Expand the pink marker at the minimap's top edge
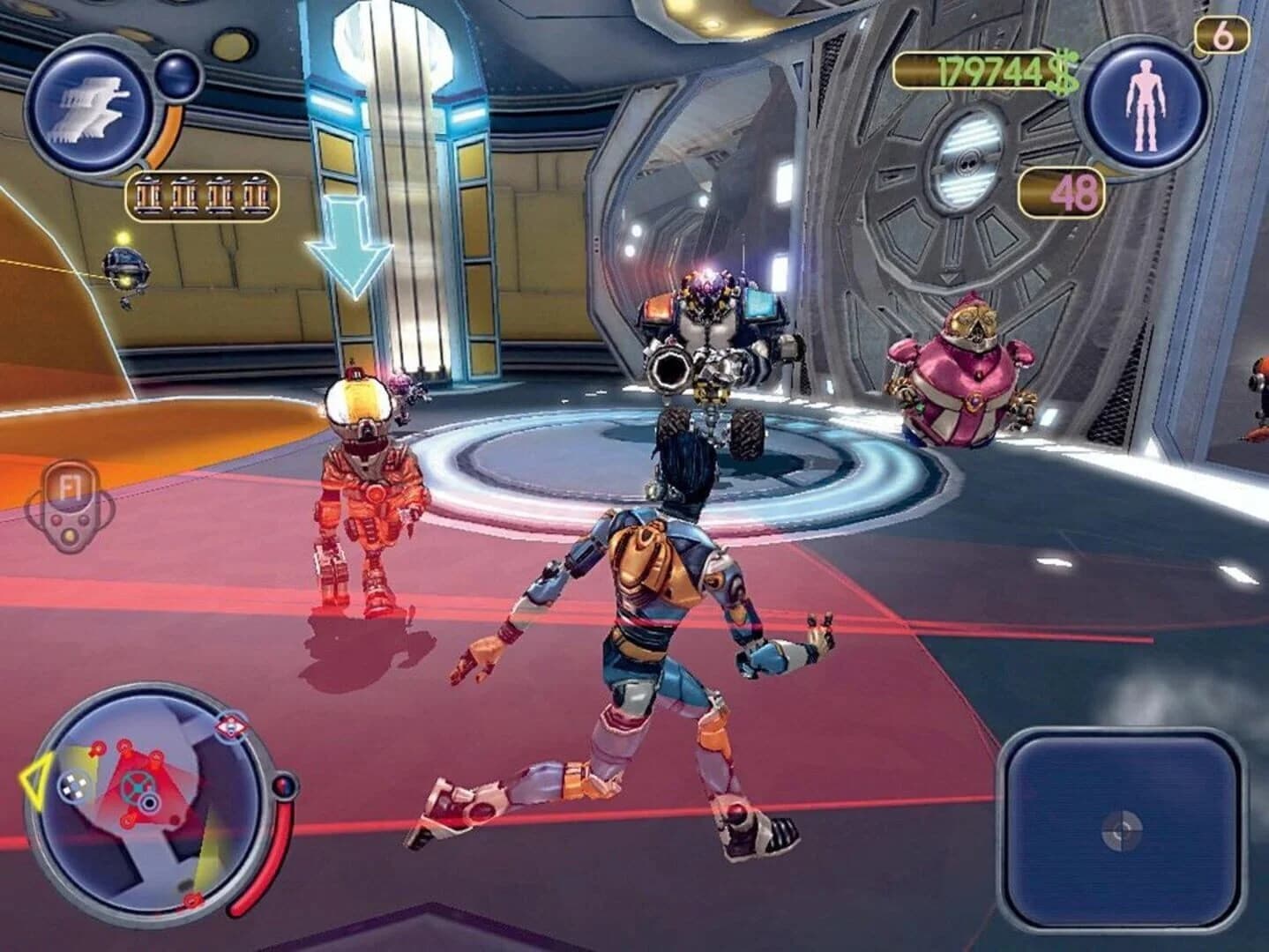This screenshot has width=1269, height=952. [232, 726]
